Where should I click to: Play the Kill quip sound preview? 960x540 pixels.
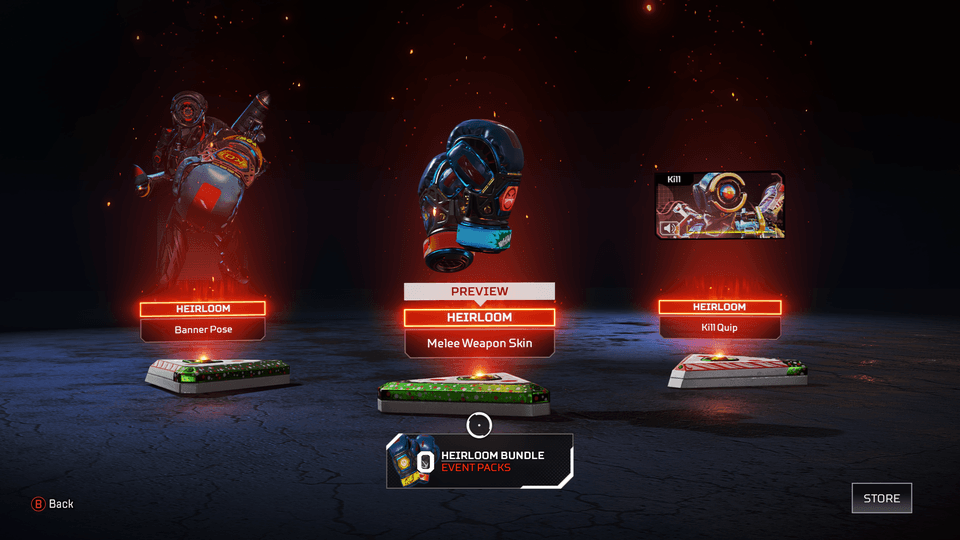point(667,229)
